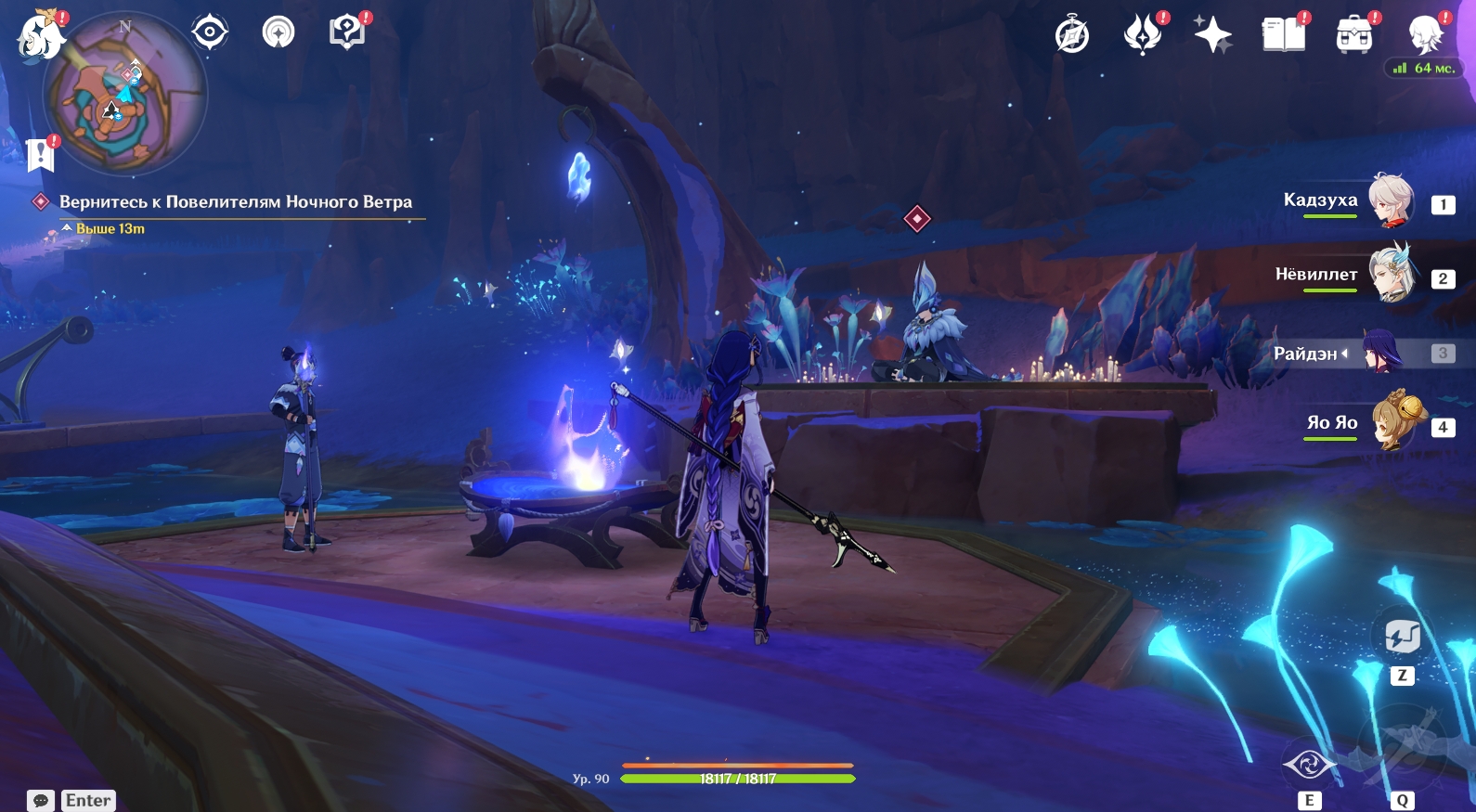The height and width of the screenshot is (812, 1476).
Task: Click the quest journal exclamation icon
Action: [x=41, y=155]
